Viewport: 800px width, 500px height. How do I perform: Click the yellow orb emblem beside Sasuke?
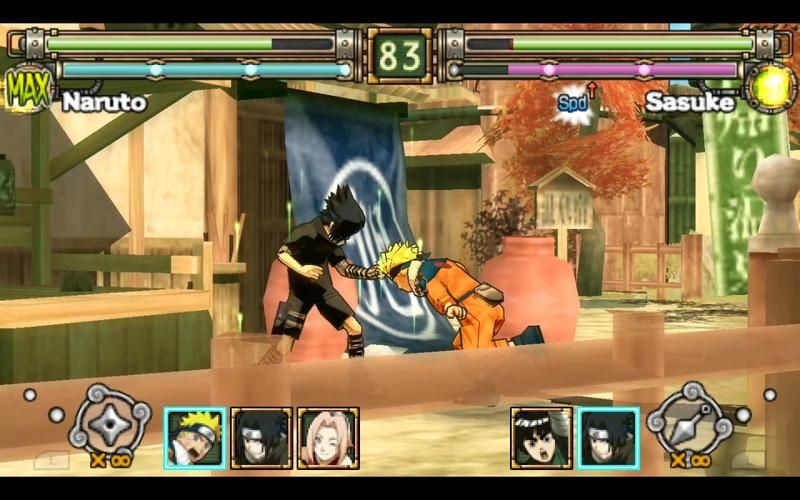click(770, 89)
